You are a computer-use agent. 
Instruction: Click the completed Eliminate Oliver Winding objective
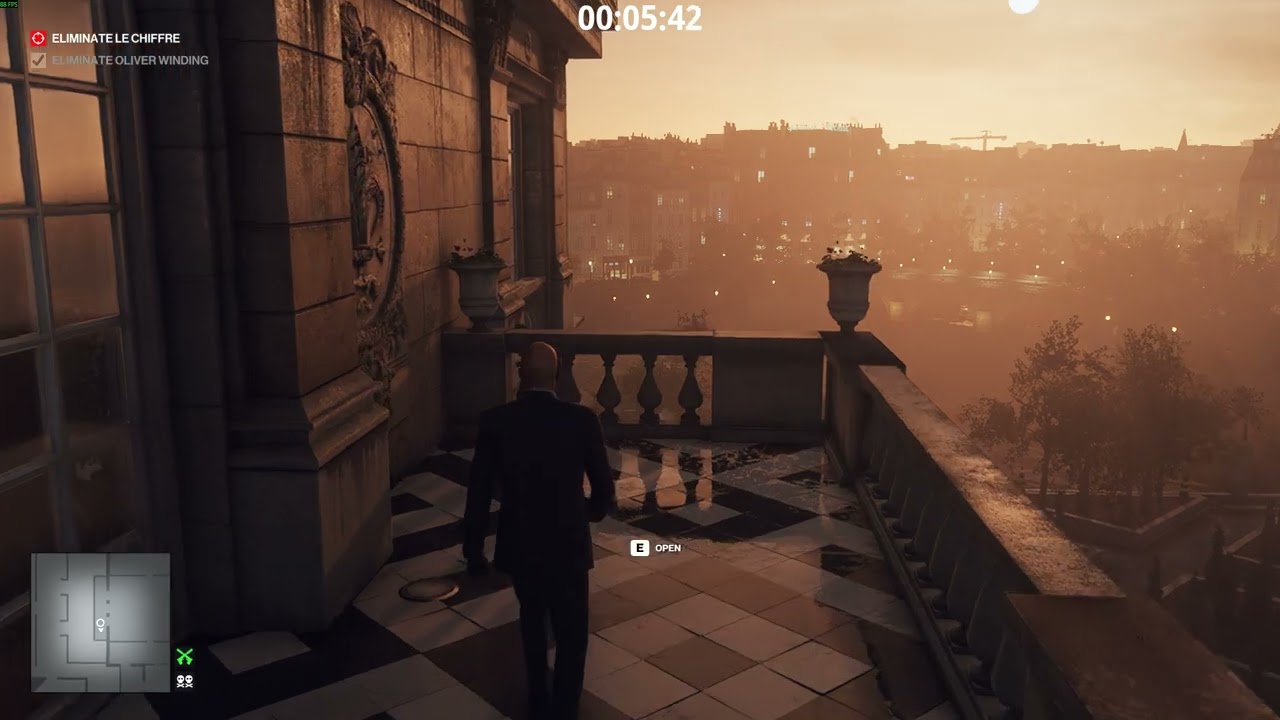coord(130,60)
